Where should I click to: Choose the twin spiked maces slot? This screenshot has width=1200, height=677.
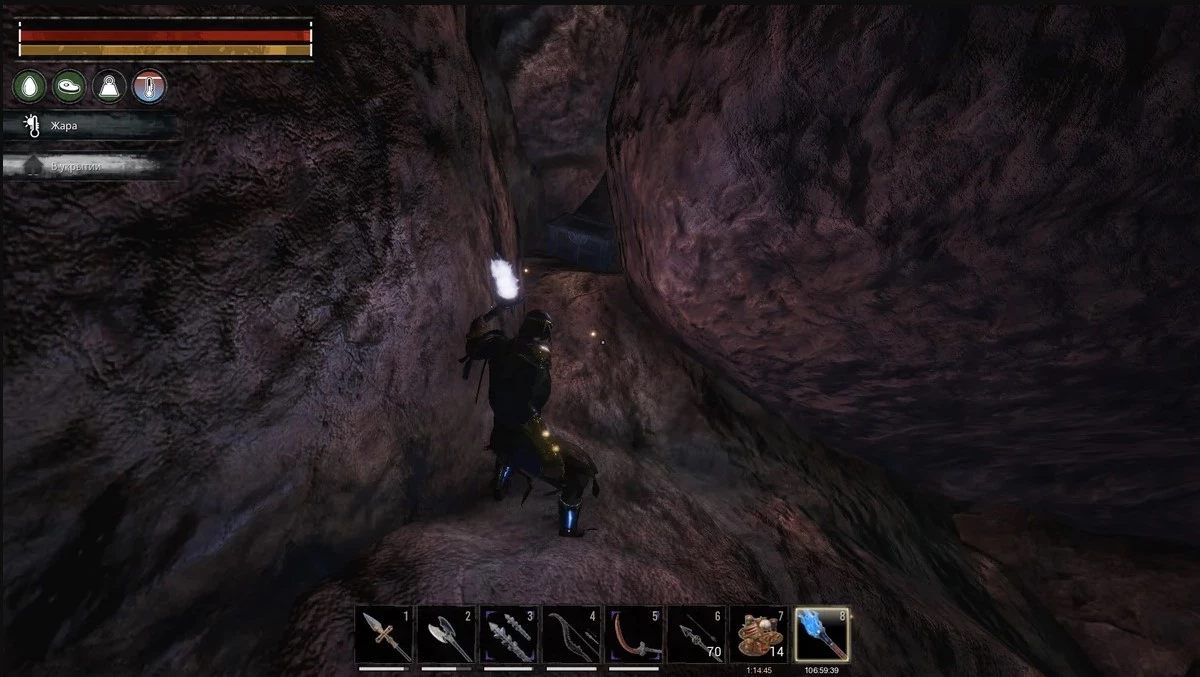510,634
